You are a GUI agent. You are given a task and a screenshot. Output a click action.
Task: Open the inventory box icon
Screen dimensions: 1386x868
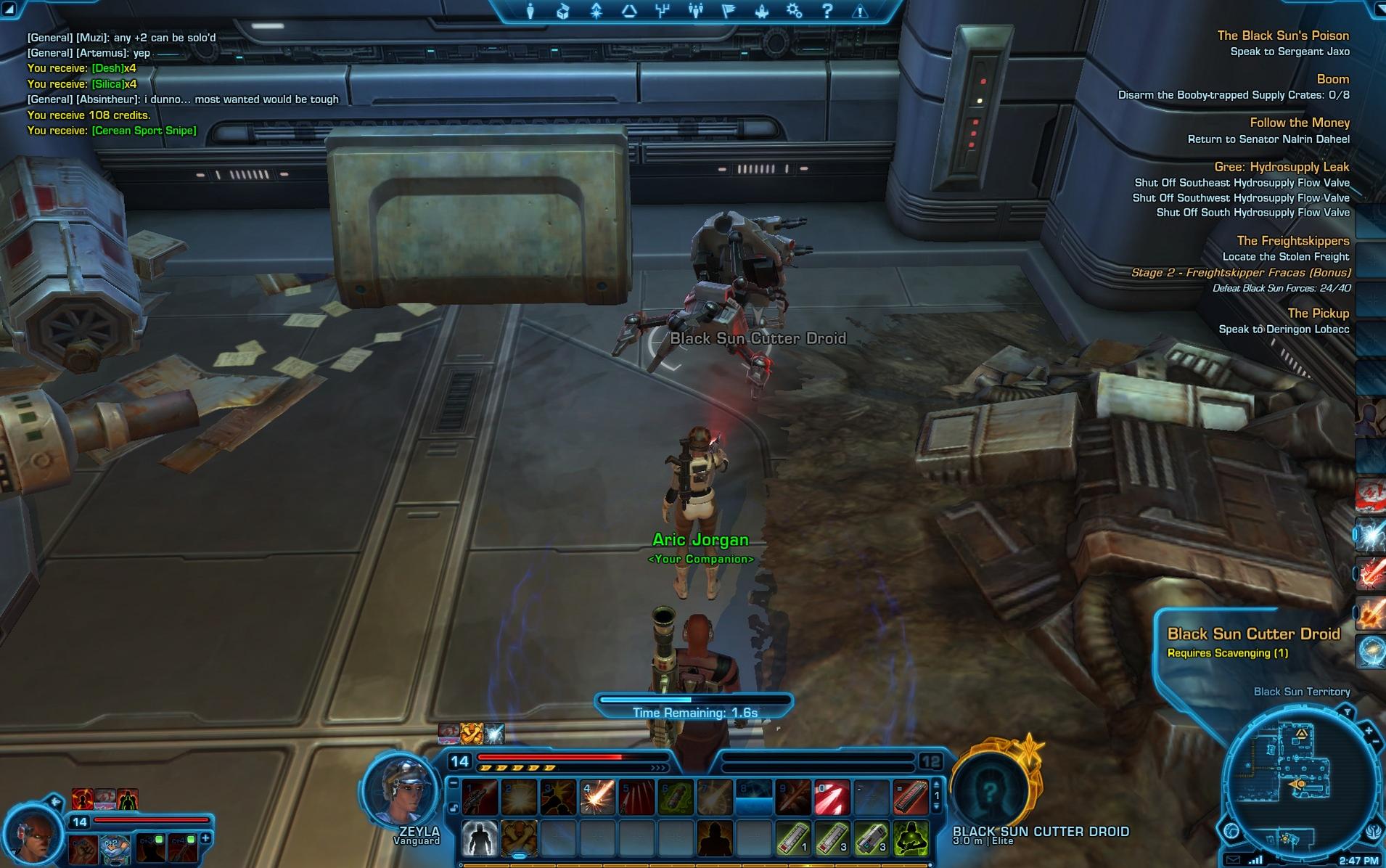point(563,11)
